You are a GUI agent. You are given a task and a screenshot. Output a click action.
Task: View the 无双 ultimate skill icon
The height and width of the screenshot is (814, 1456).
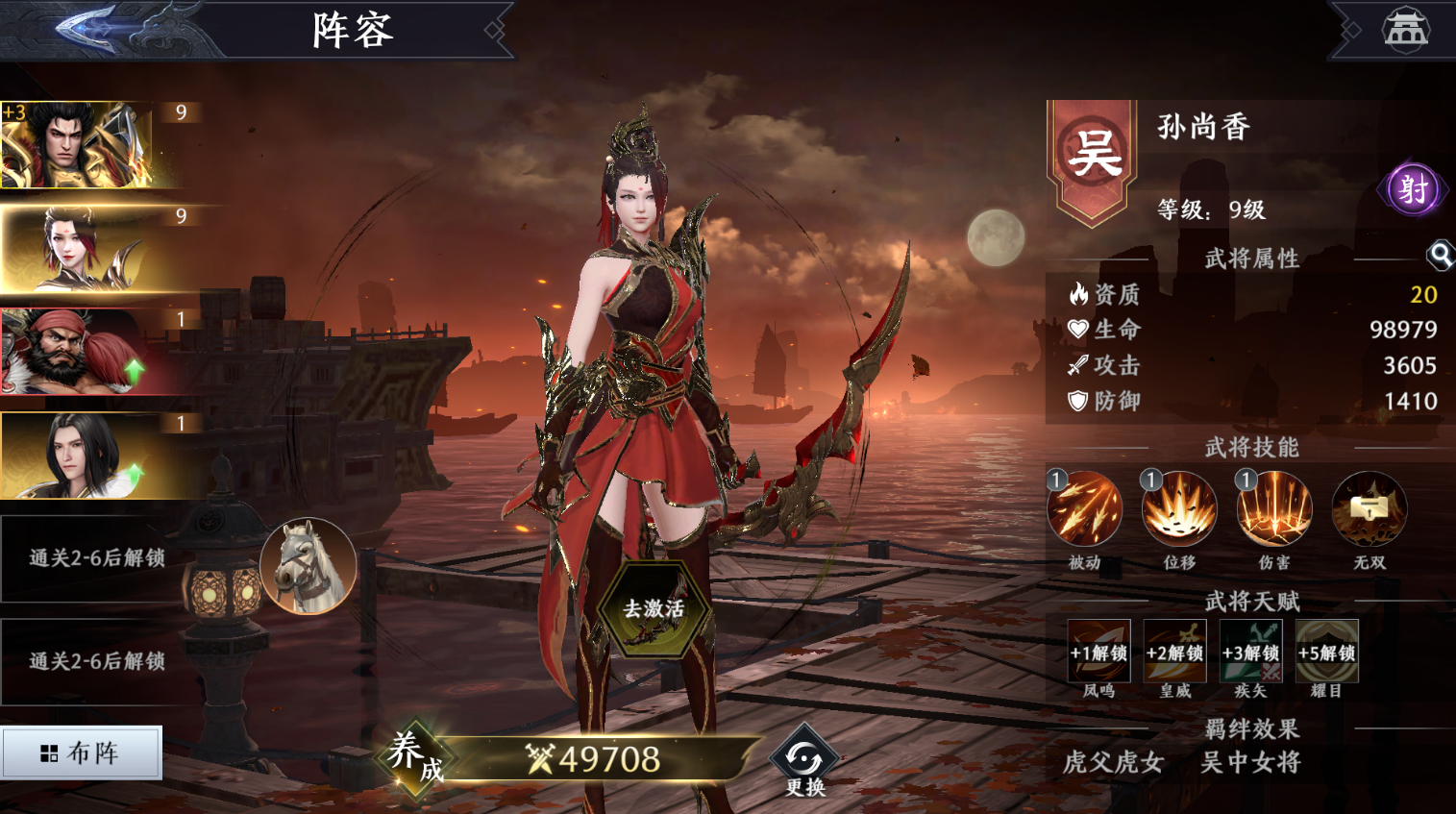[1369, 509]
